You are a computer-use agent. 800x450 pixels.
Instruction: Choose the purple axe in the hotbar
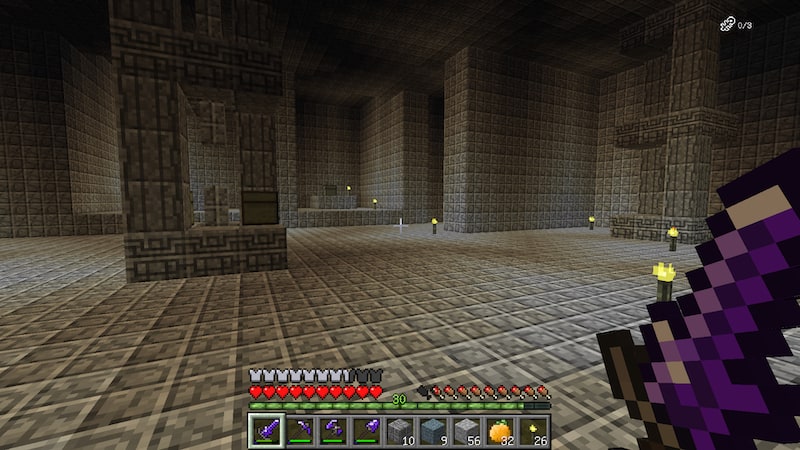pos(332,431)
